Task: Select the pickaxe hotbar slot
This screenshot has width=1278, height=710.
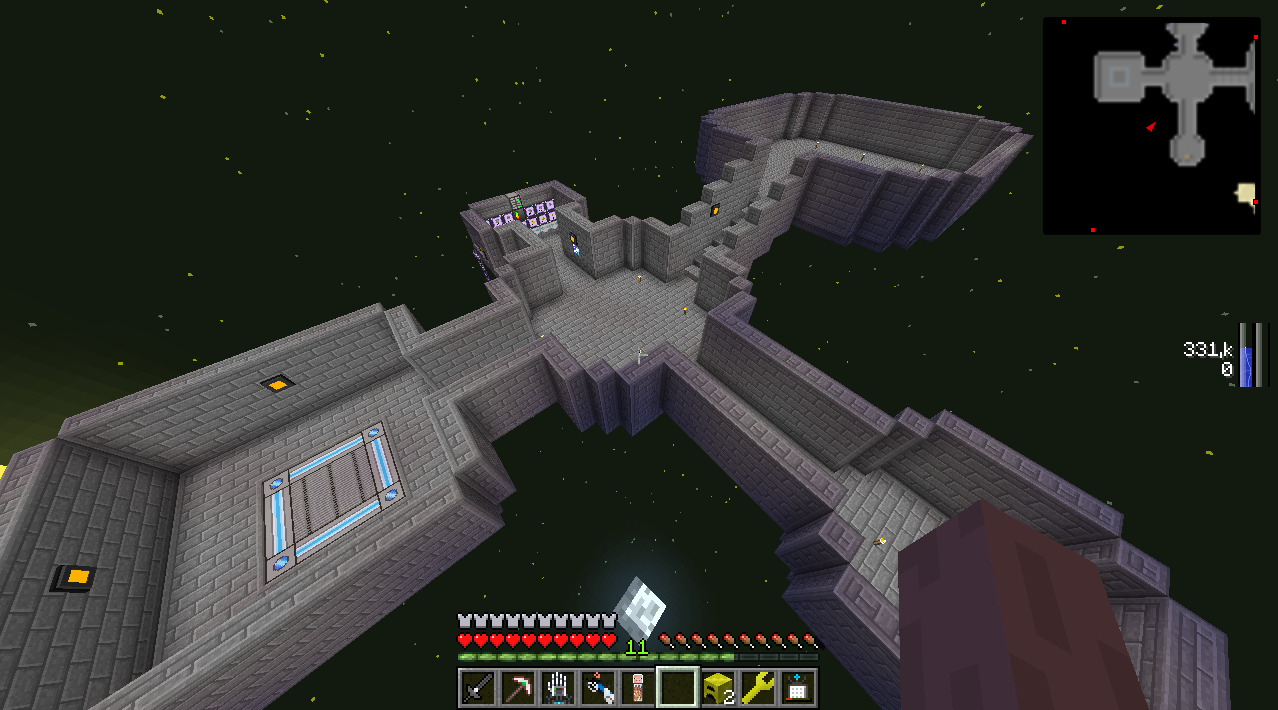Action: point(518,688)
